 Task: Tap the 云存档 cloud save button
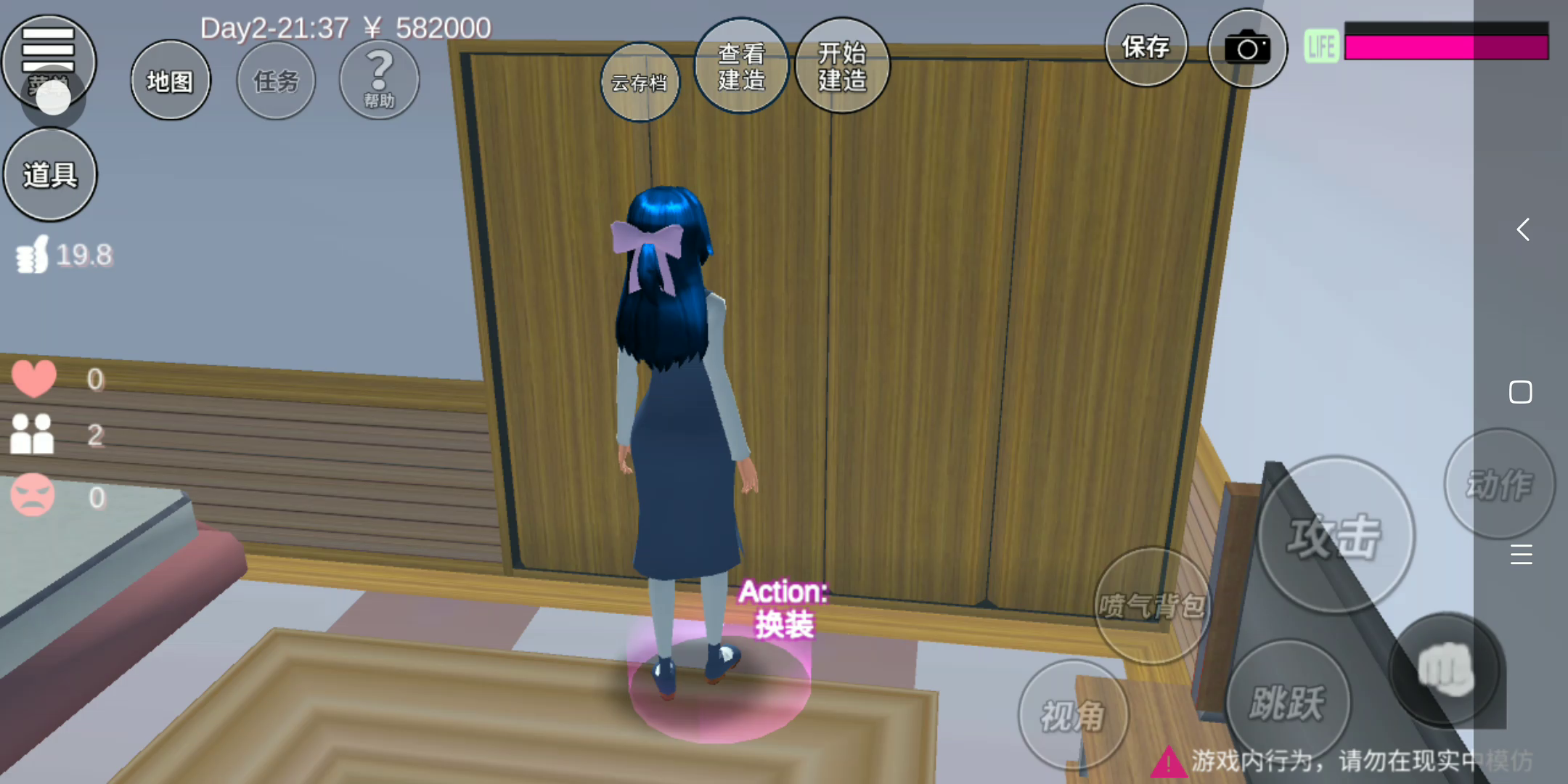tap(640, 83)
